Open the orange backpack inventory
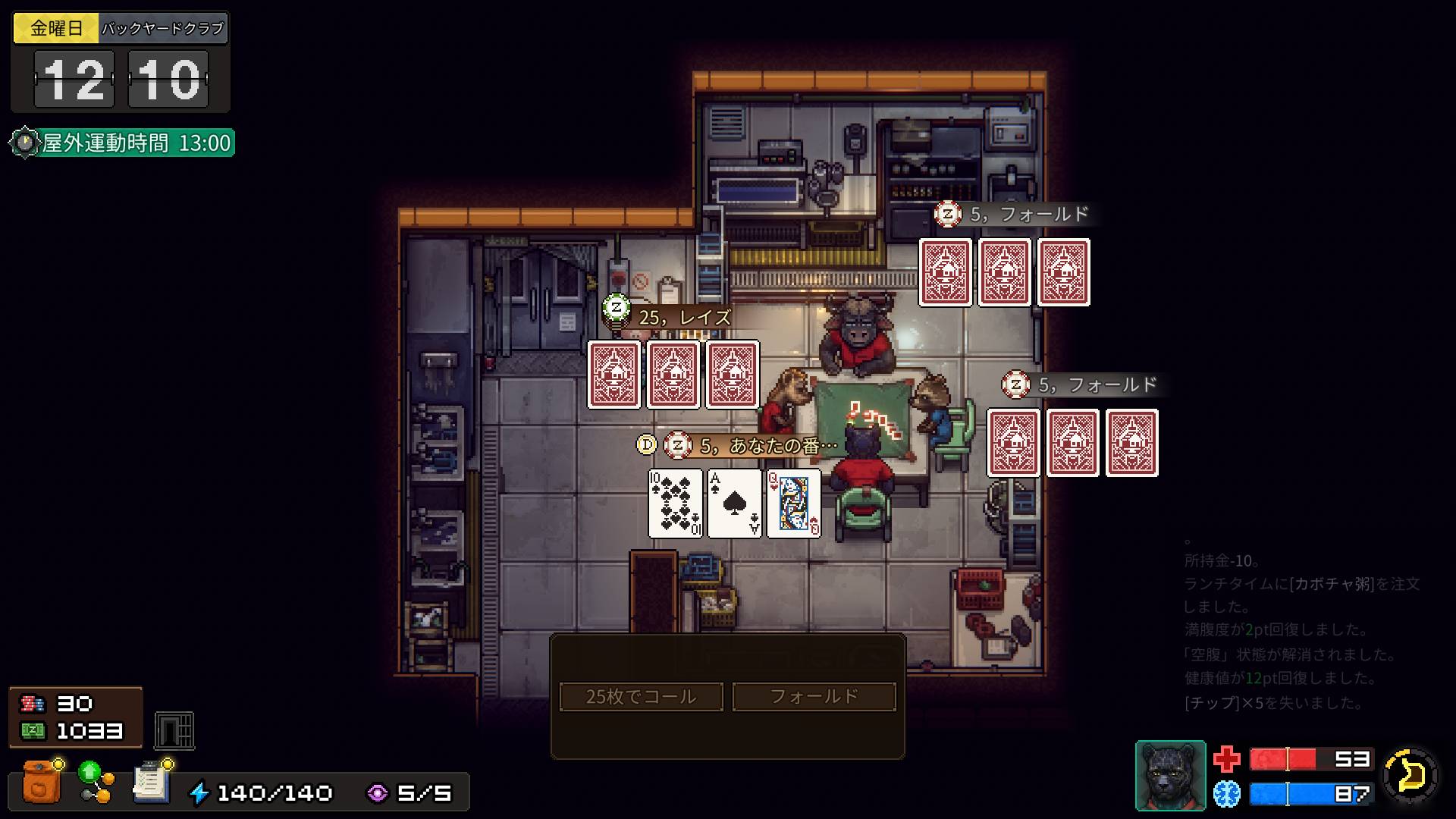This screenshot has height=819, width=1456. (x=42, y=783)
